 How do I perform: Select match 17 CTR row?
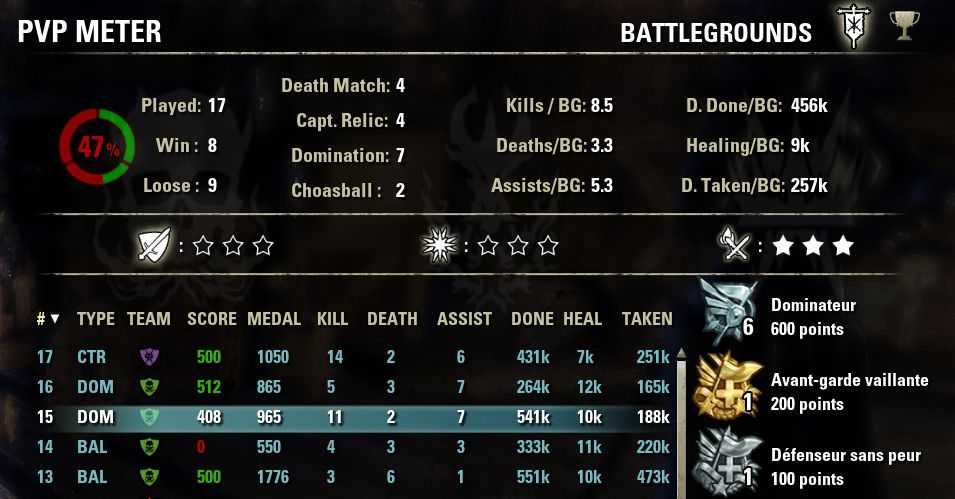pyautogui.click(x=350, y=357)
